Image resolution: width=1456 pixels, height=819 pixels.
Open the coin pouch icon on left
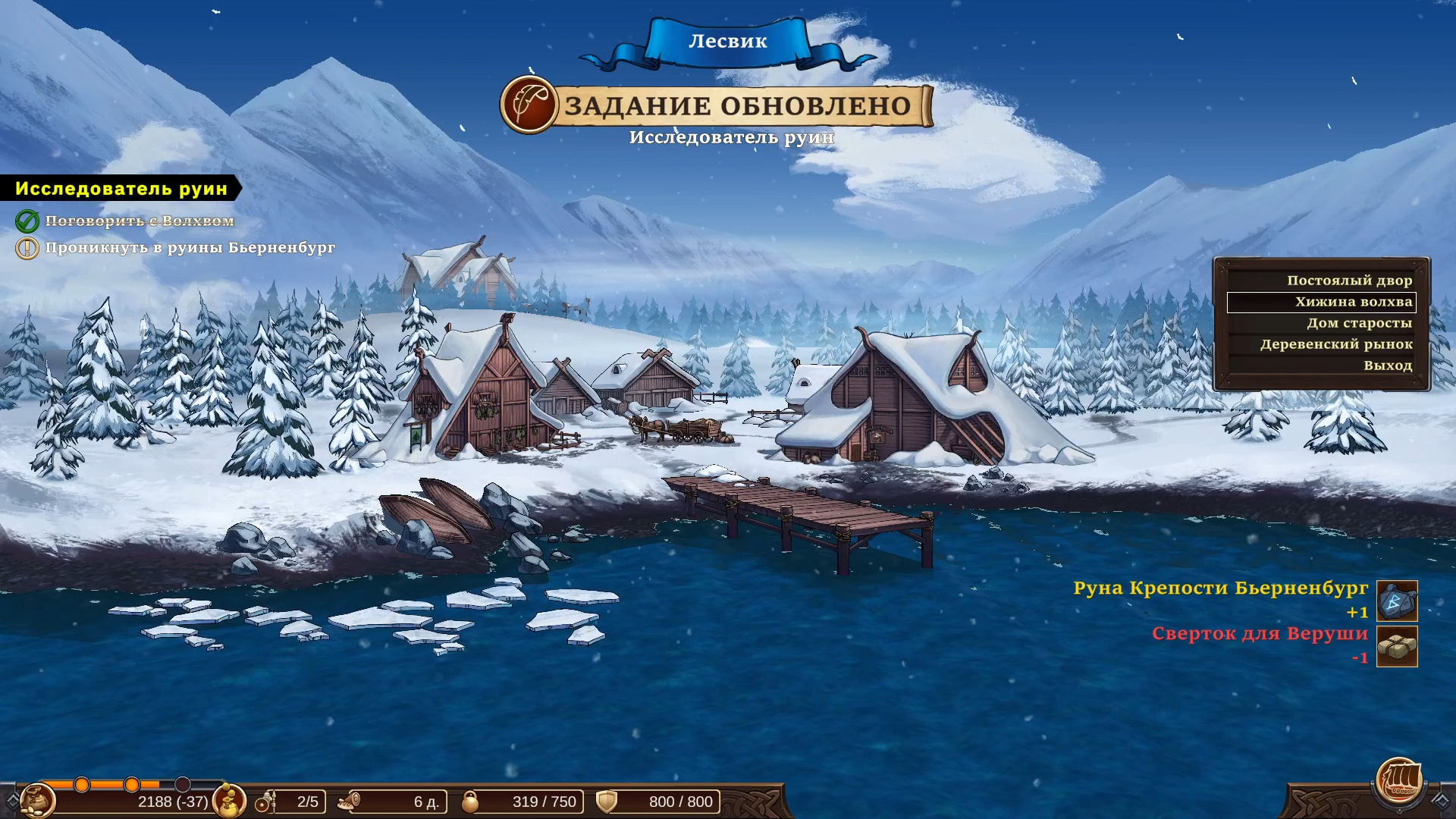(x=37, y=801)
